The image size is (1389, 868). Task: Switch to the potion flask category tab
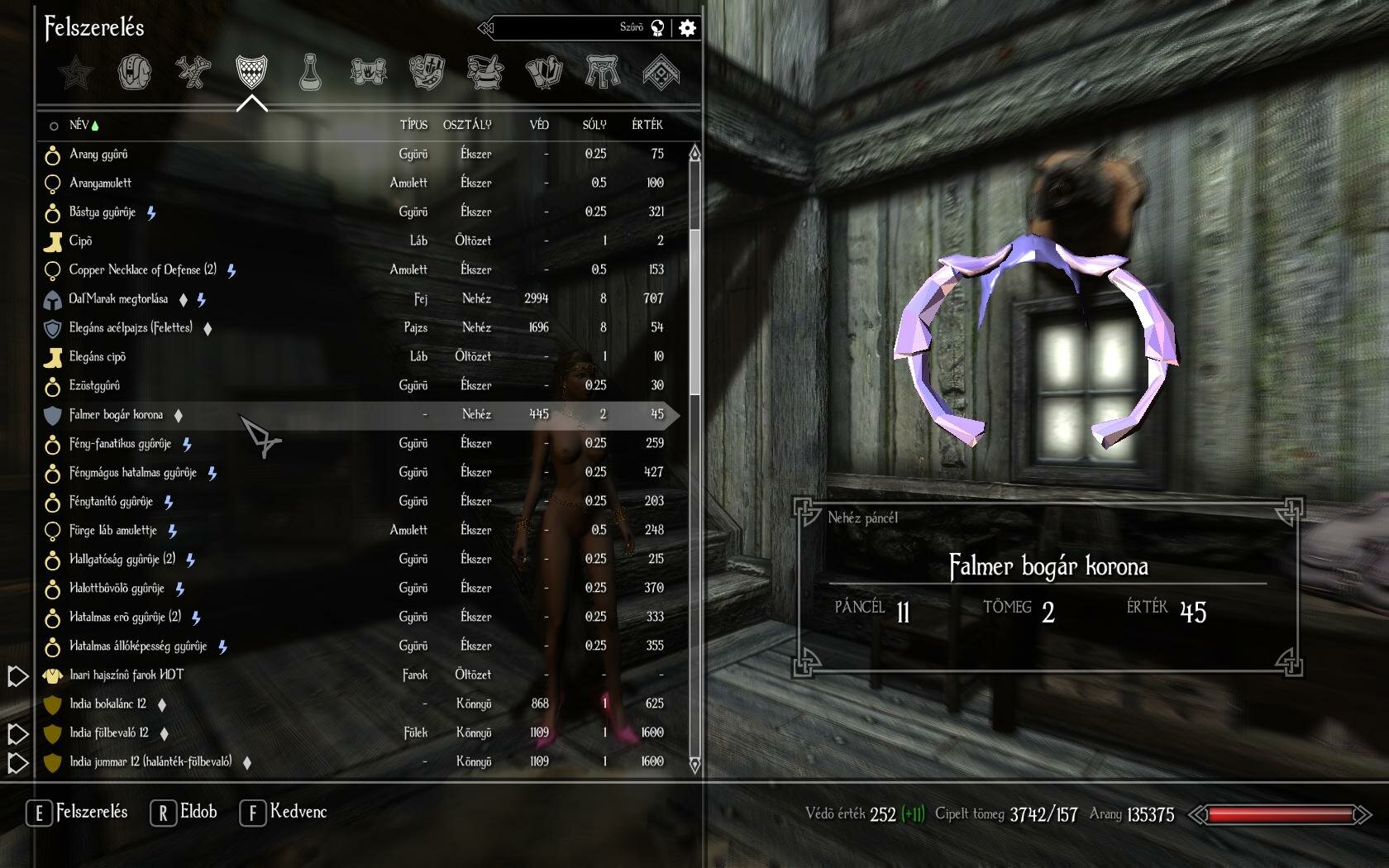[x=310, y=72]
